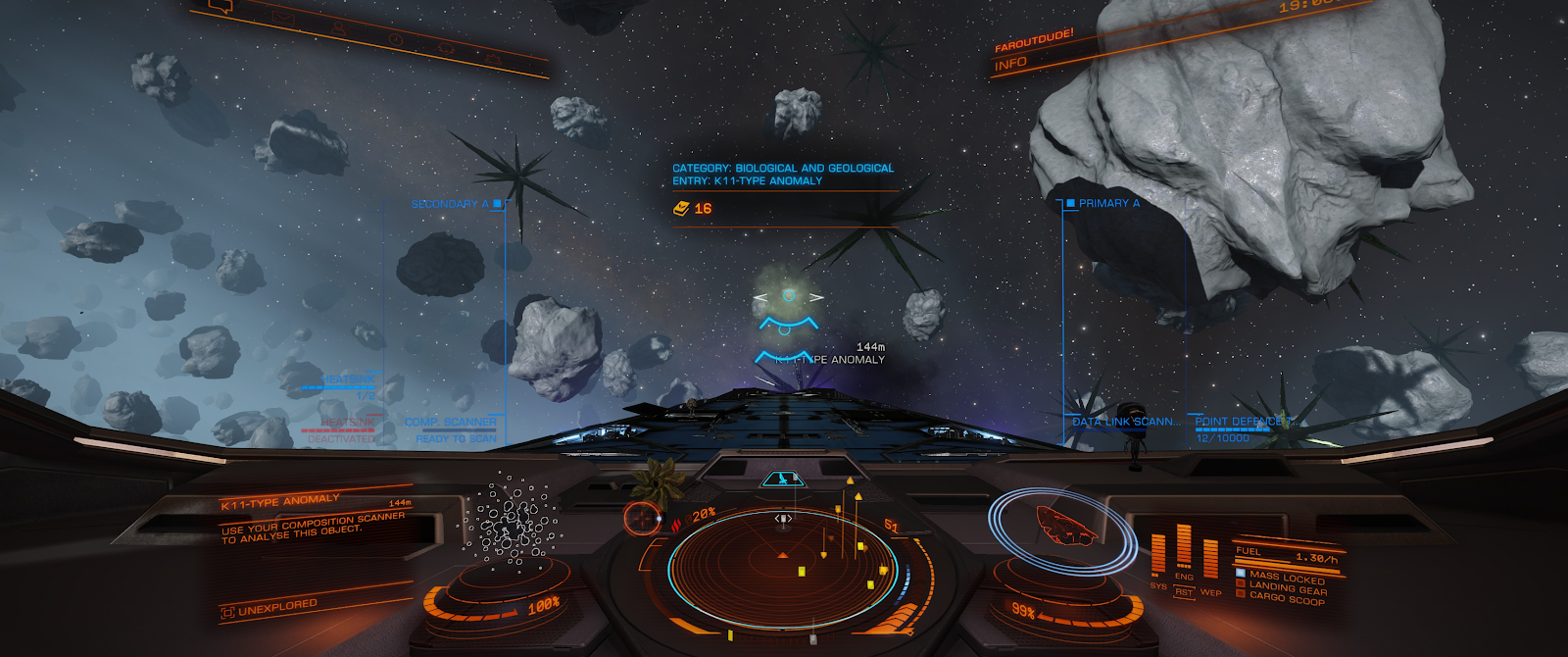1568x657 pixels.
Task: Toggle the Landing Gear indicator
Action: (1287, 588)
